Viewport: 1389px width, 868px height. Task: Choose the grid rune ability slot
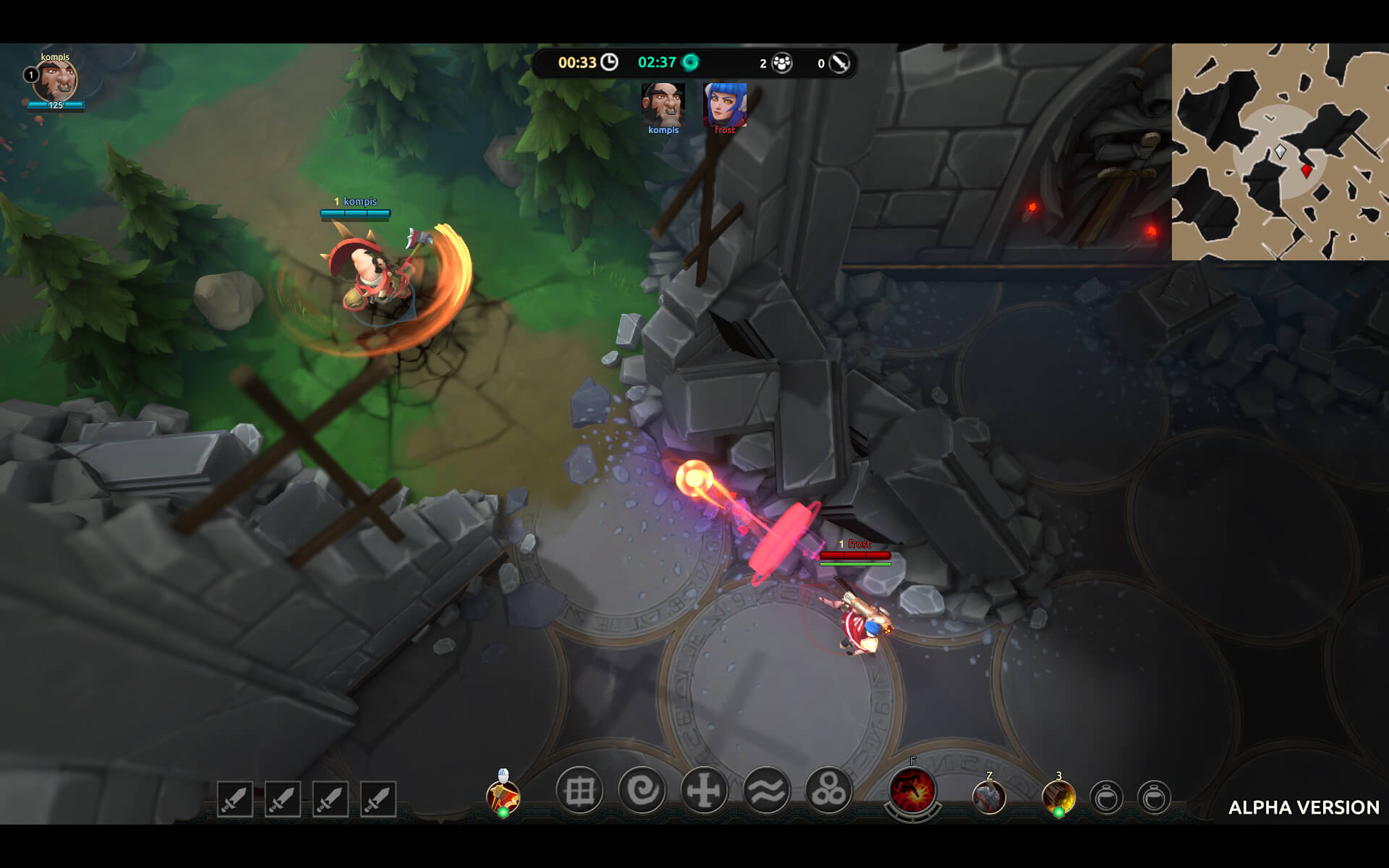click(x=579, y=791)
